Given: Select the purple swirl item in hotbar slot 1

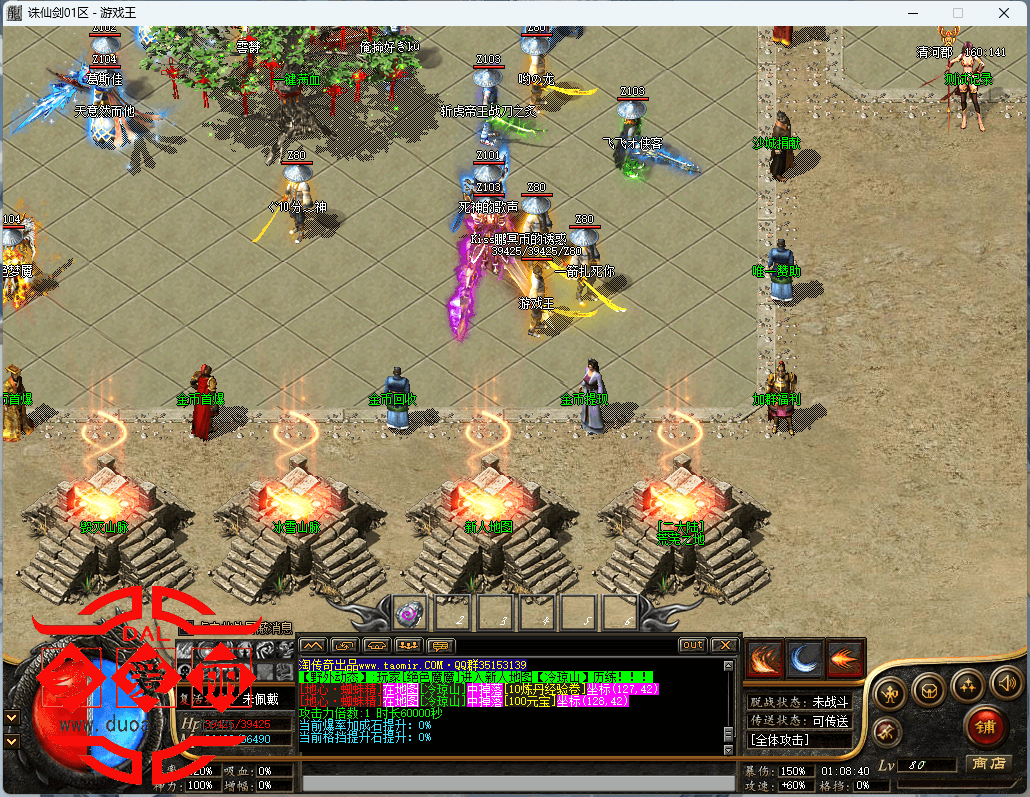Looking at the screenshot, I should 409,611.
